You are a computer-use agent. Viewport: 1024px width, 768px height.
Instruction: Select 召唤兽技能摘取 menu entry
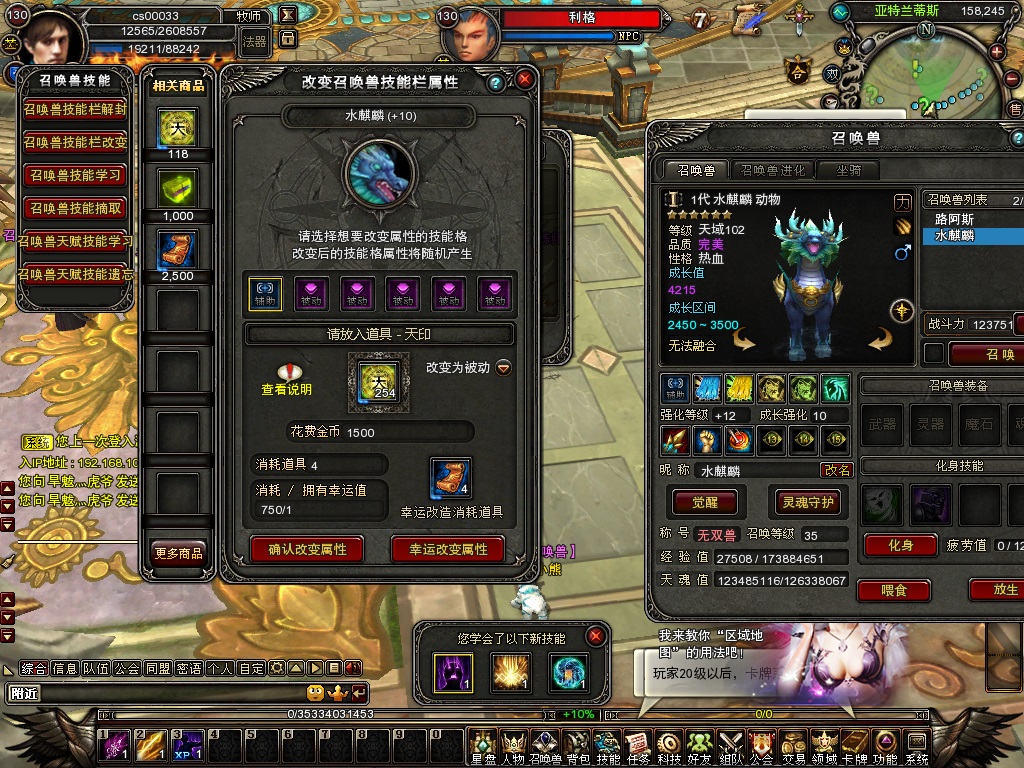click(x=76, y=208)
